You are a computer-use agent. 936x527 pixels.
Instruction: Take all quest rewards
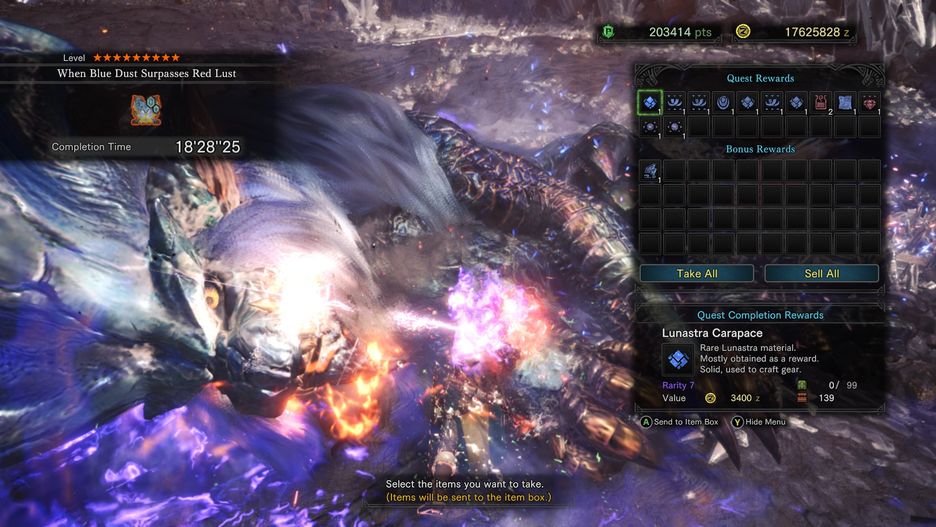coord(697,273)
